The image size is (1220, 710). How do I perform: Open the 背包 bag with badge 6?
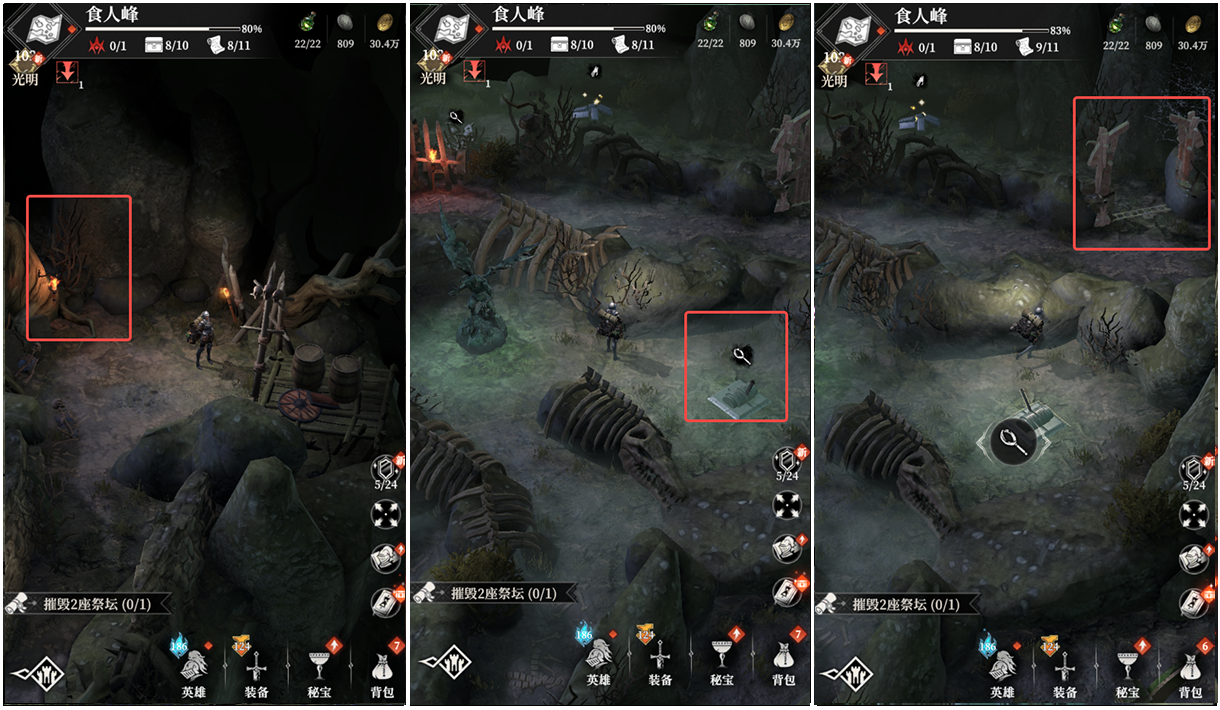click(1189, 669)
